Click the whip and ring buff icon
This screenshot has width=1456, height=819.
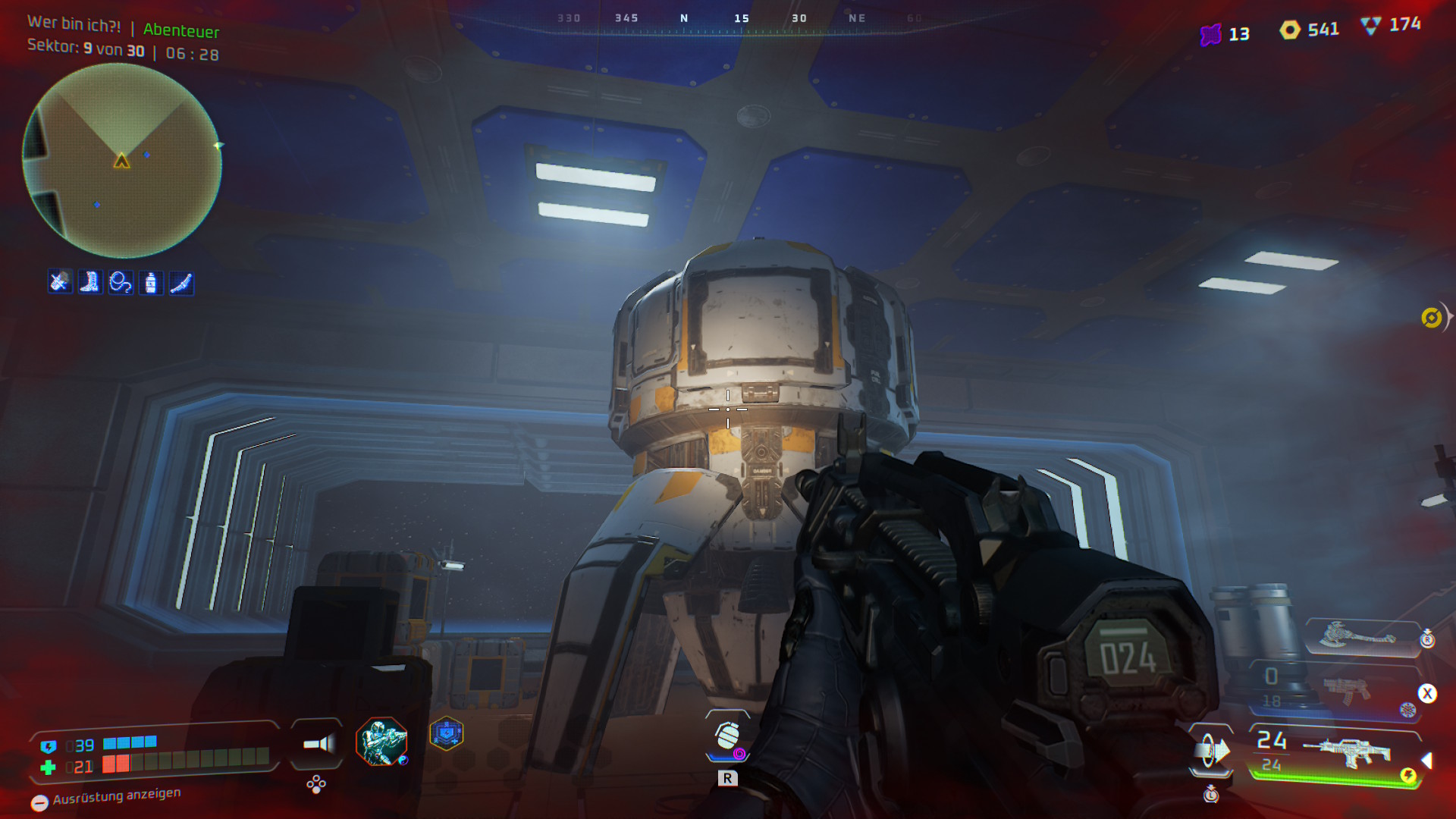[121, 283]
